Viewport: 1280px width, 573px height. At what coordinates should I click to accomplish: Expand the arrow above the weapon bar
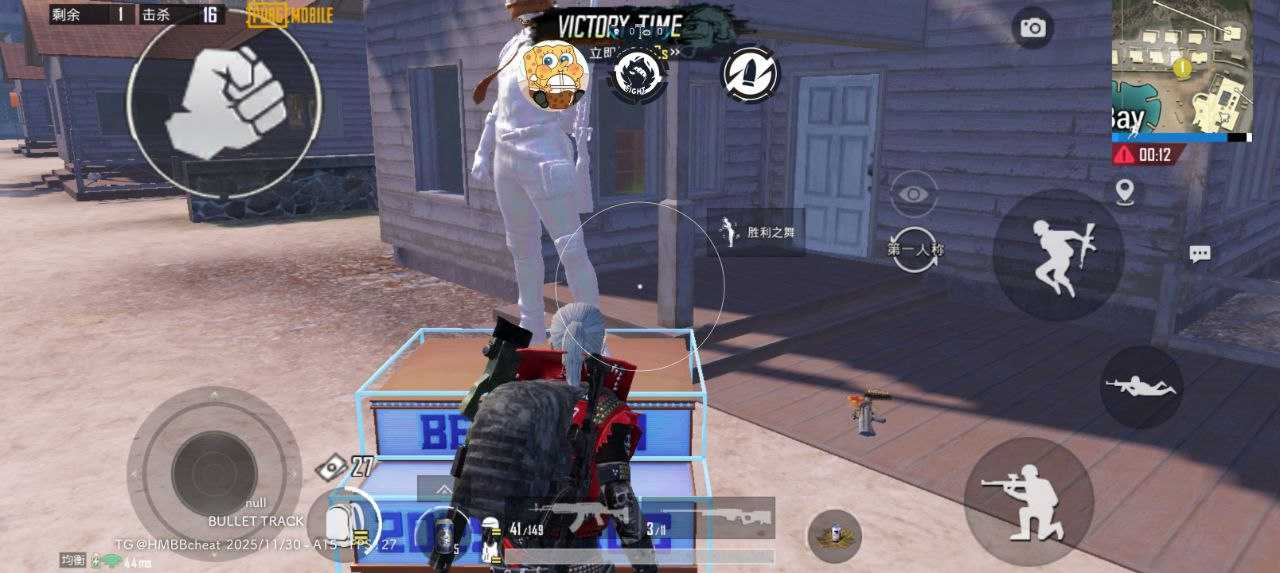click(x=441, y=489)
